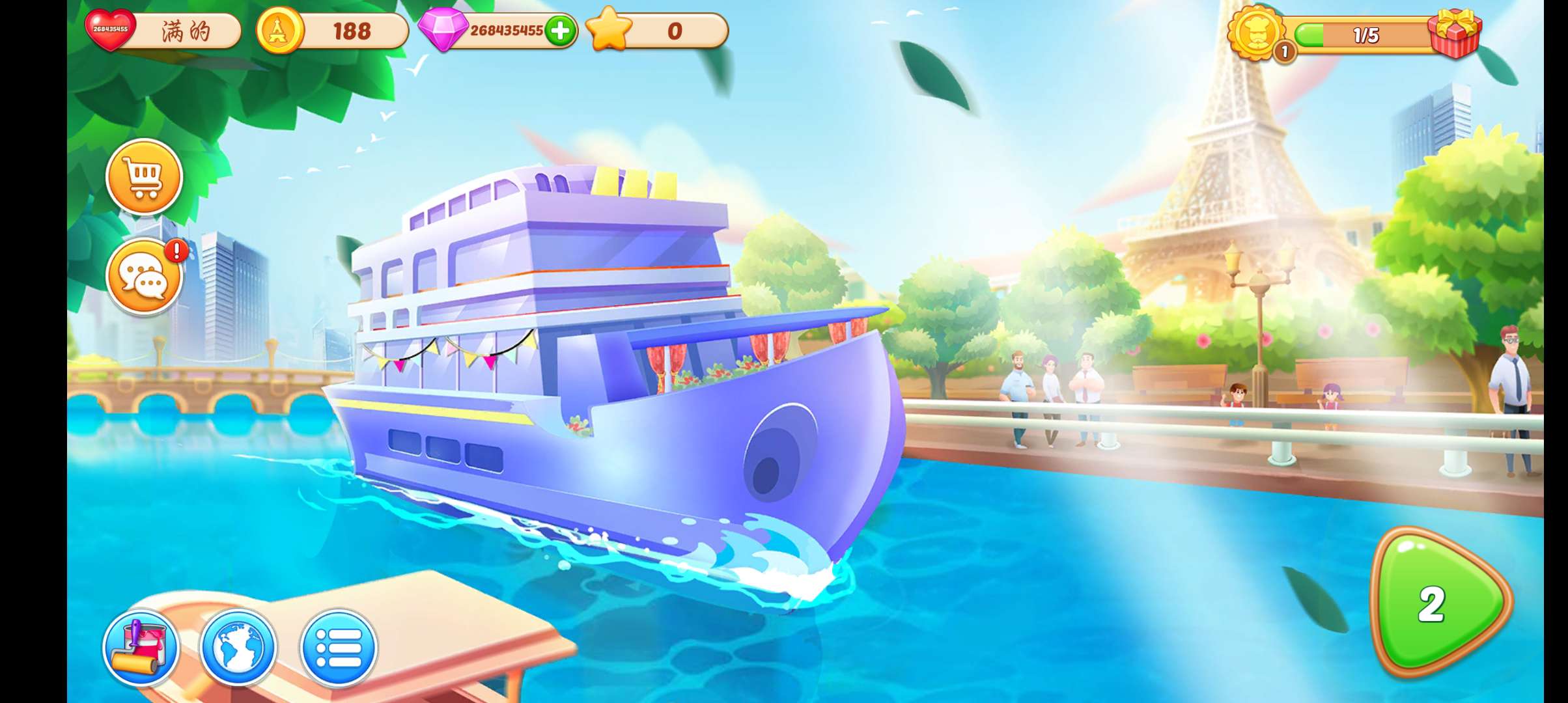Open the shopping cart store

tap(144, 176)
